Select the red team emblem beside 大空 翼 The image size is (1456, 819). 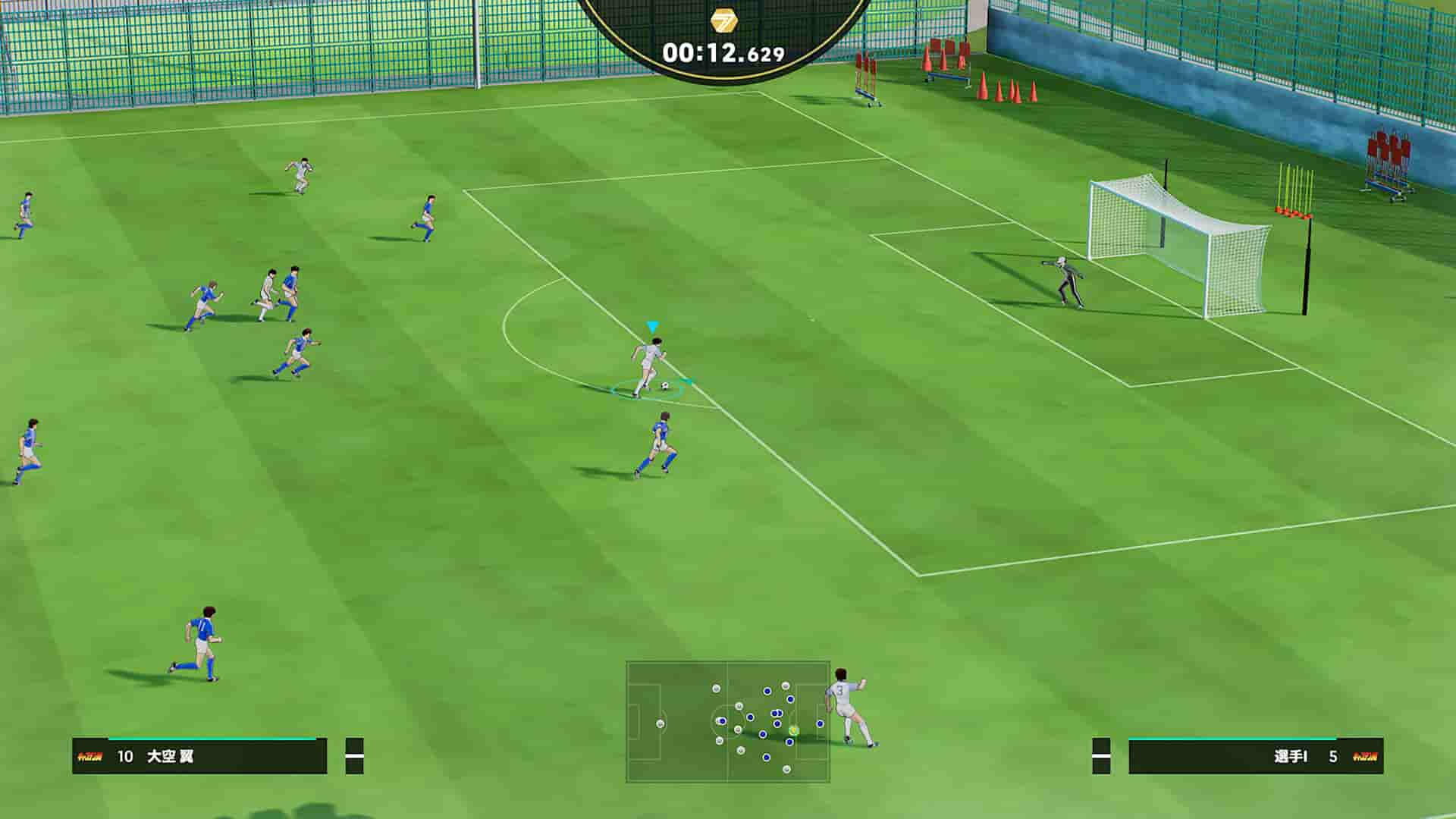tap(89, 755)
